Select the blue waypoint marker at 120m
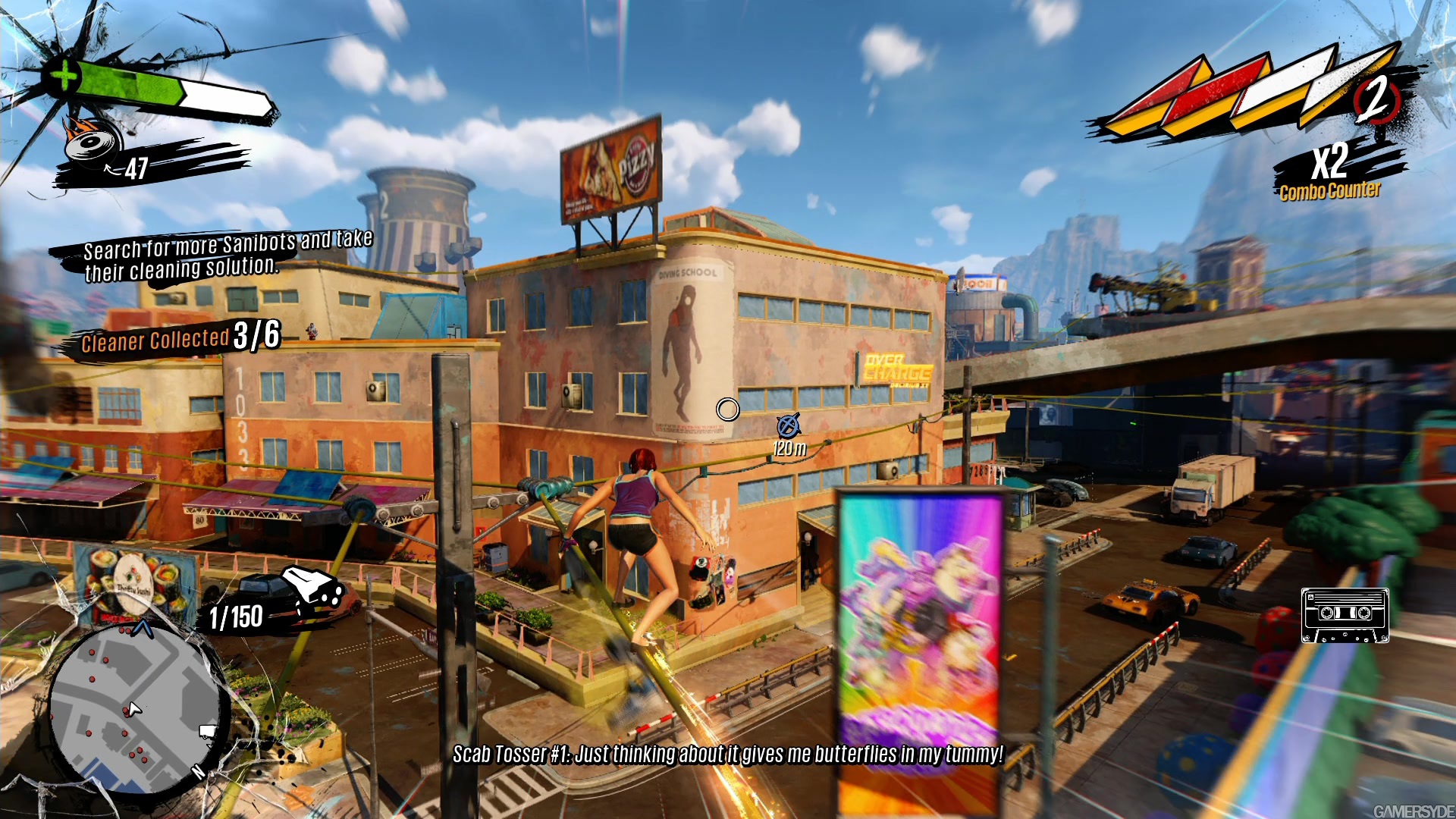 coord(789,425)
